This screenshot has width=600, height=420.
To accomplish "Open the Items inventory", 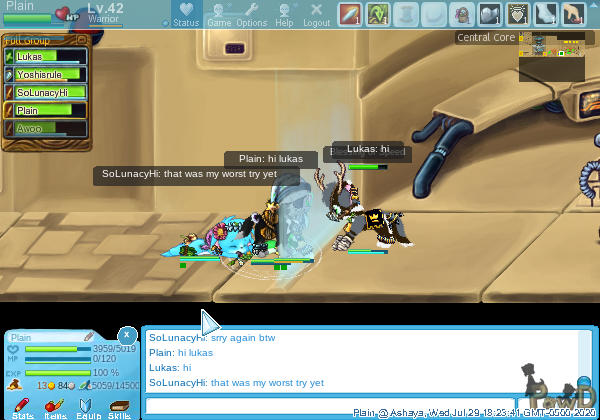I will [x=55, y=407].
